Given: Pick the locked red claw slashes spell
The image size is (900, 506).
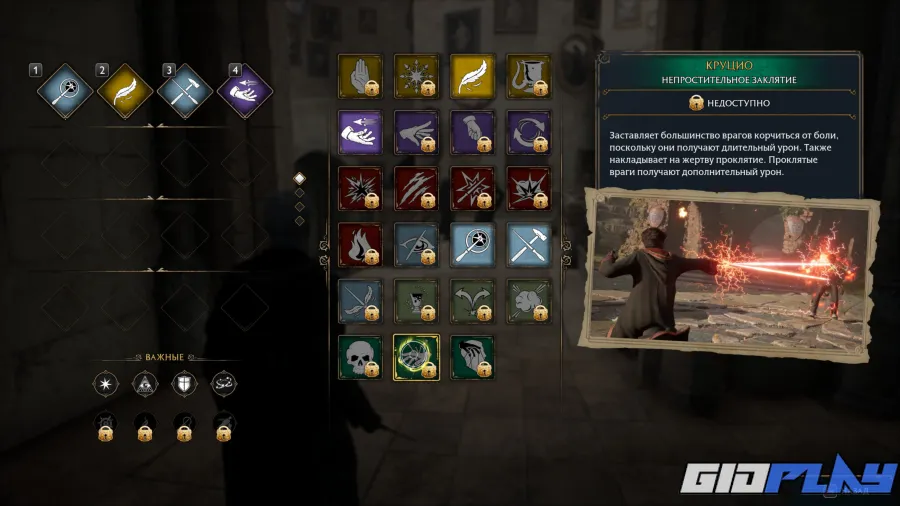Looking at the screenshot, I should [x=415, y=186].
